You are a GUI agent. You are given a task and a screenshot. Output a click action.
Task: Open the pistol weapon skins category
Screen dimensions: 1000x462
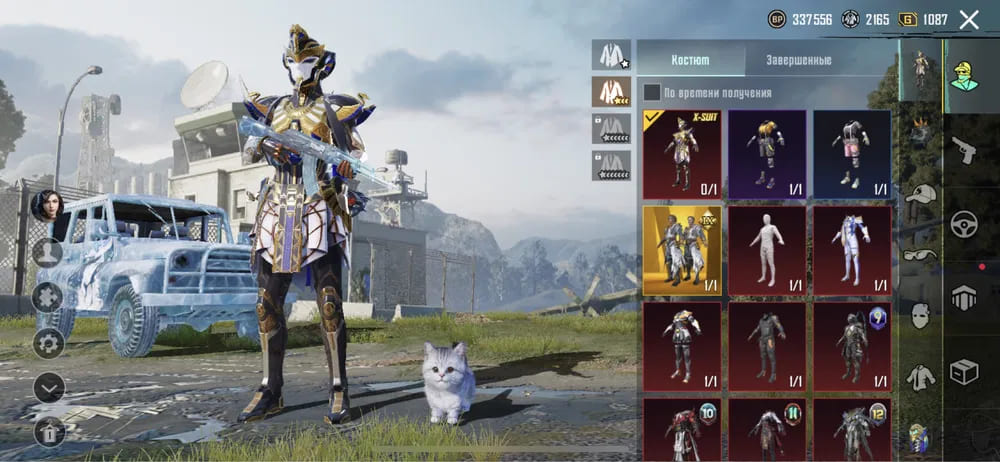pyautogui.click(x=964, y=149)
